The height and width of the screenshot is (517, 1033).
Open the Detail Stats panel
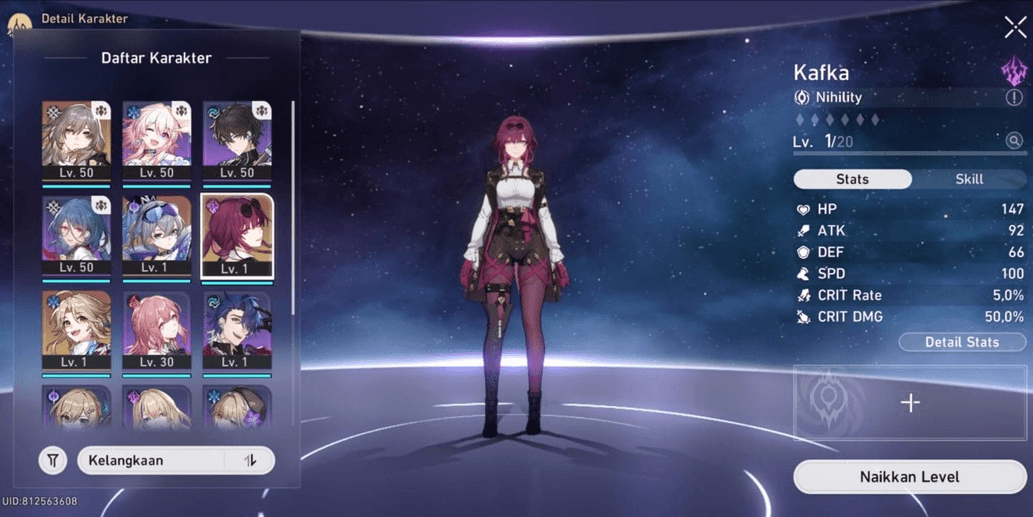click(x=961, y=342)
